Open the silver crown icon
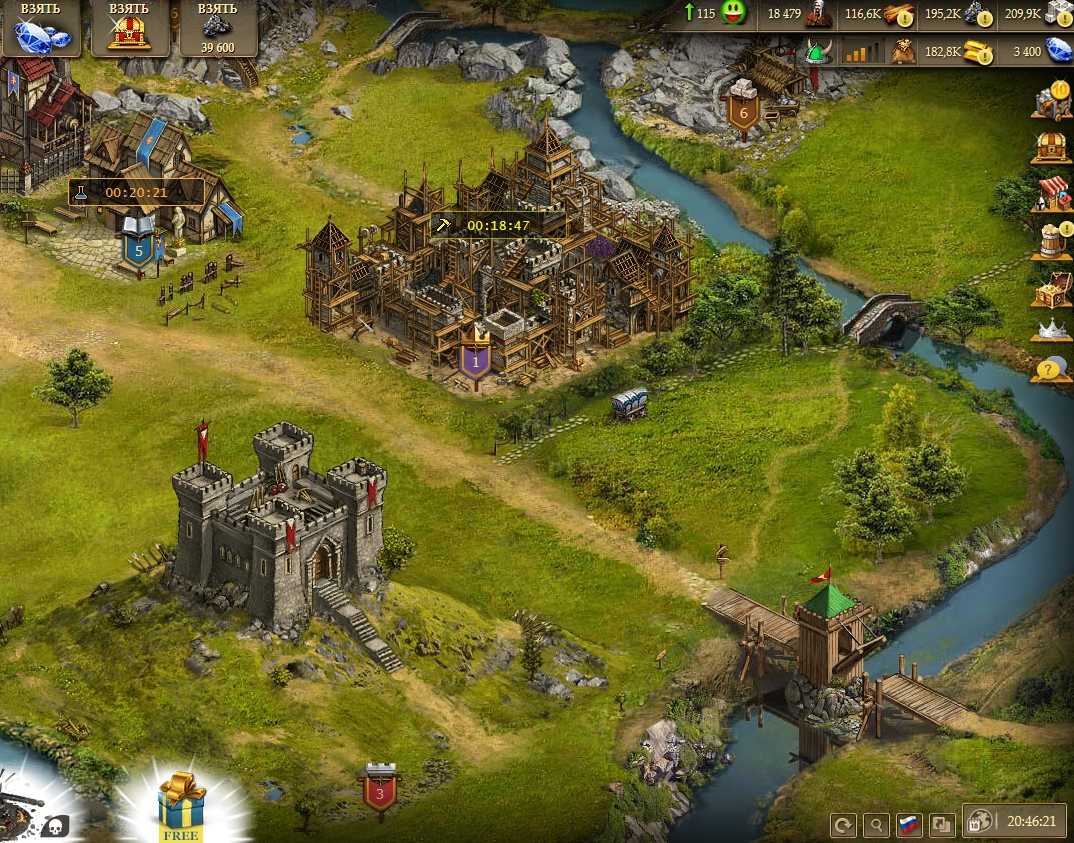Viewport: 1074px width, 843px height. click(1051, 329)
